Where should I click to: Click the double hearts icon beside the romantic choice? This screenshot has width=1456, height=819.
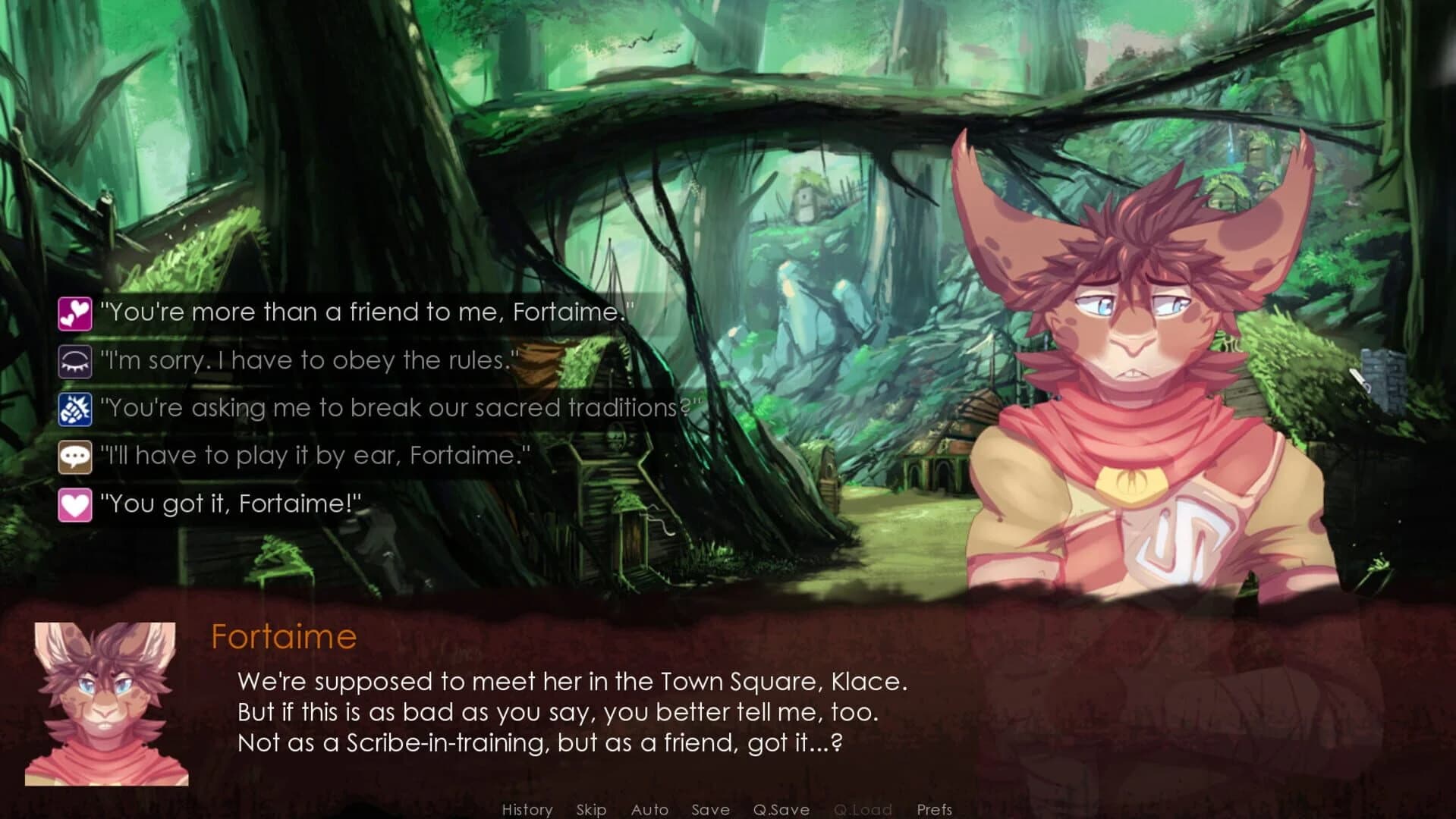coord(75,312)
